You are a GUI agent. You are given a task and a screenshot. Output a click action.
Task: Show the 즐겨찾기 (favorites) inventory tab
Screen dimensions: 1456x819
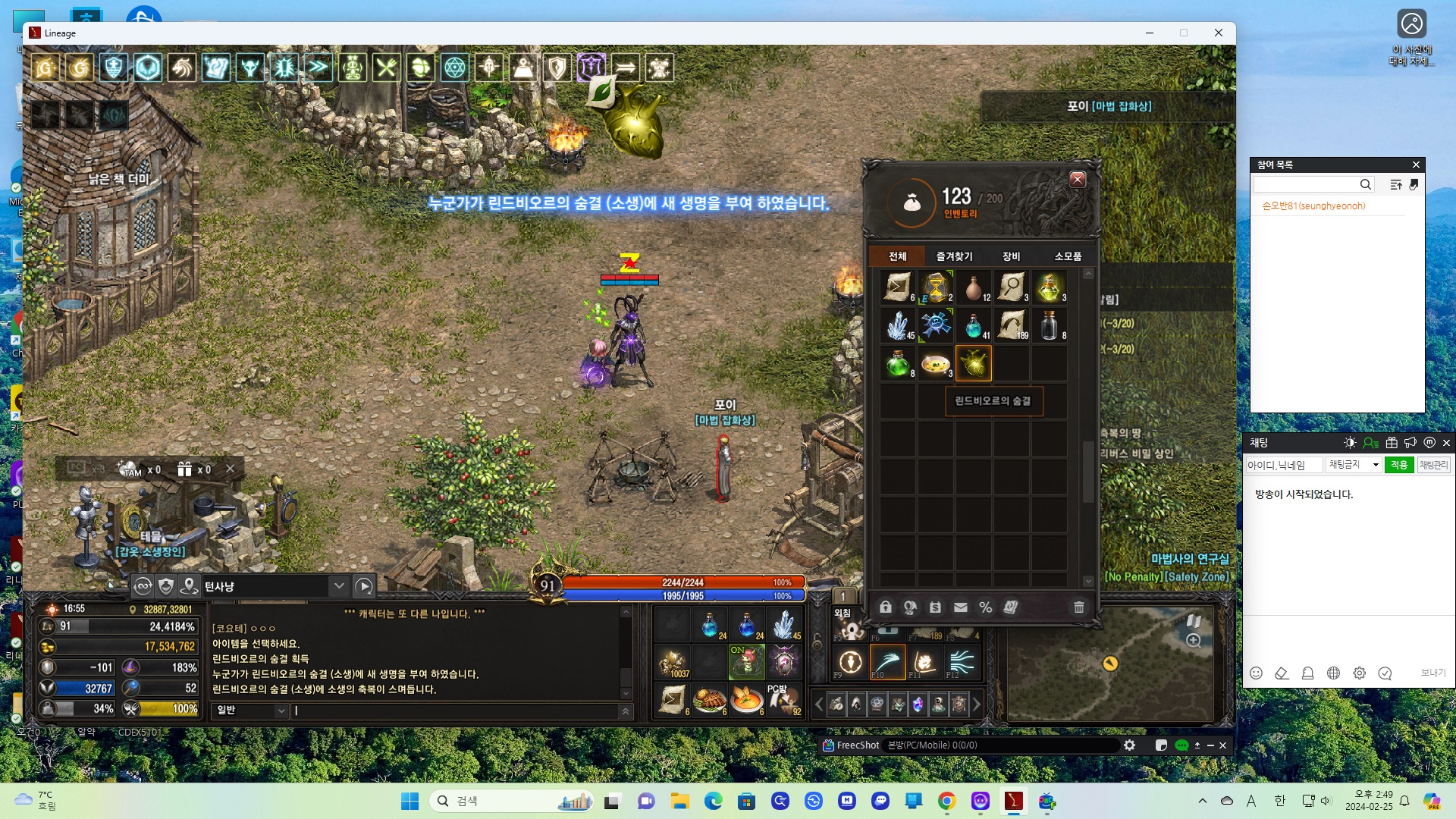(954, 256)
